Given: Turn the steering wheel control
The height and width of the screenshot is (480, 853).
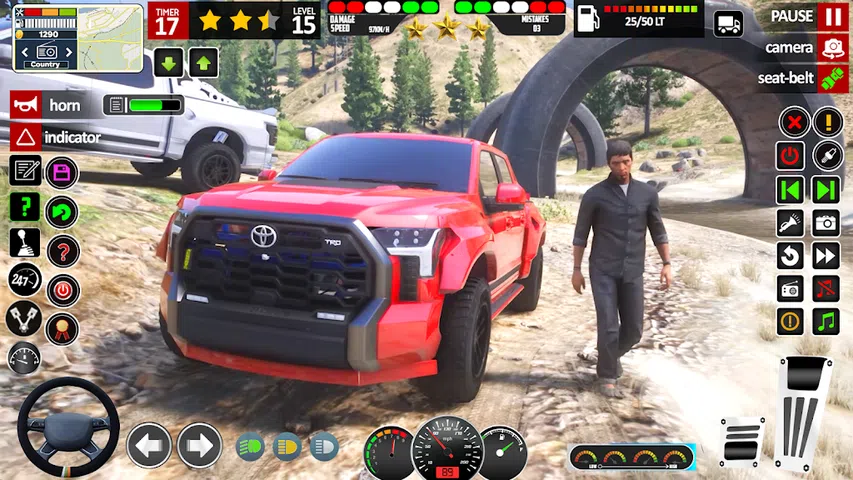Looking at the screenshot, I should (67, 427).
